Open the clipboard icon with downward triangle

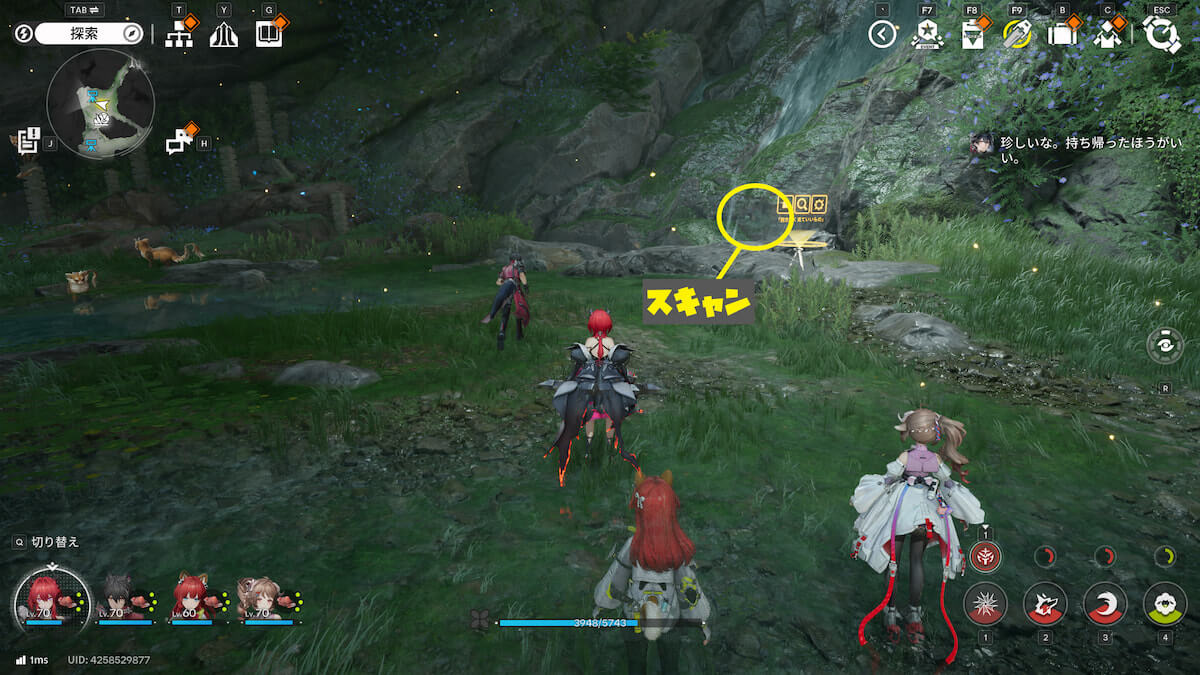(x=971, y=35)
